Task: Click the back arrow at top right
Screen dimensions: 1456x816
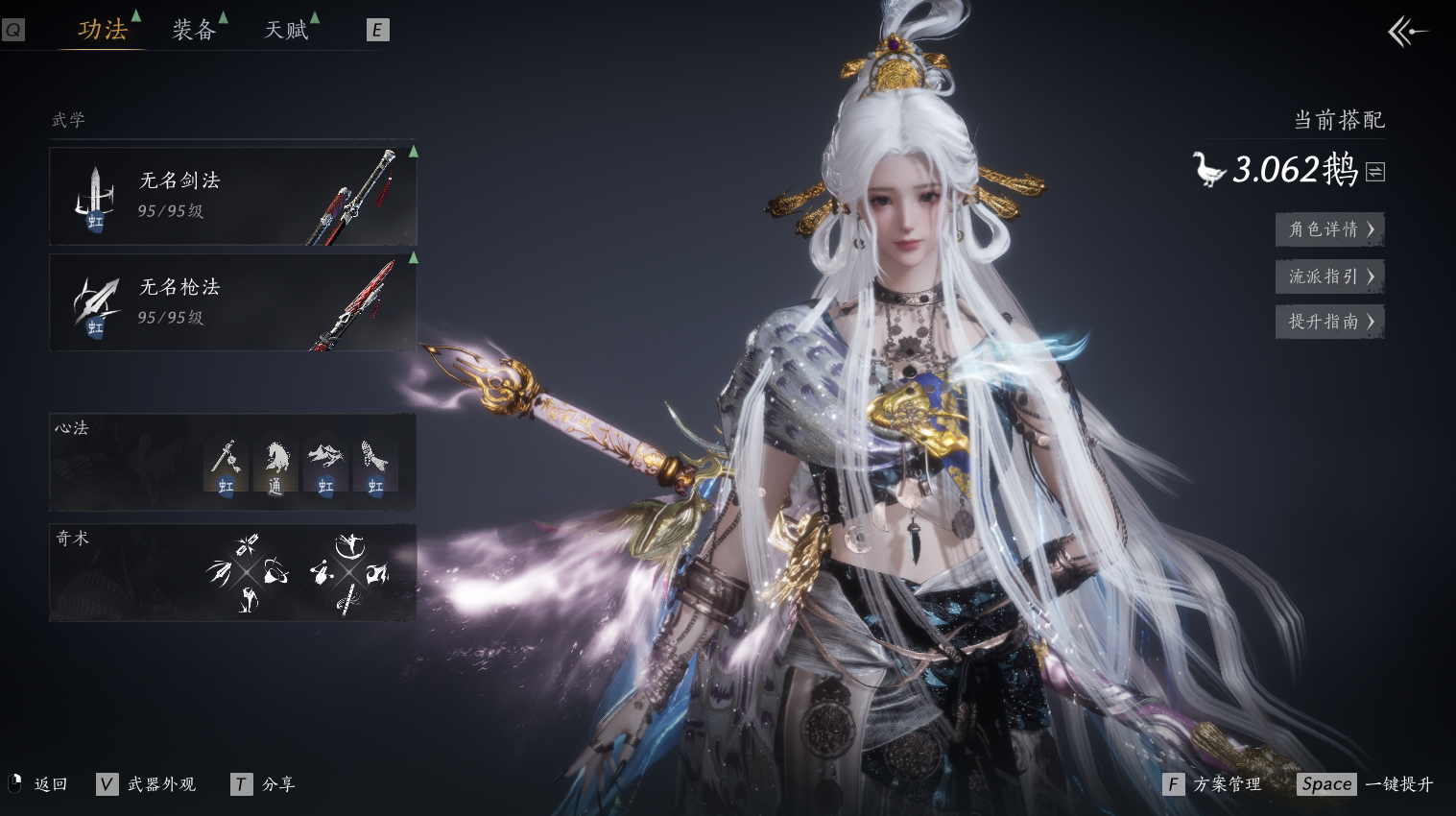Action: 1407,32
